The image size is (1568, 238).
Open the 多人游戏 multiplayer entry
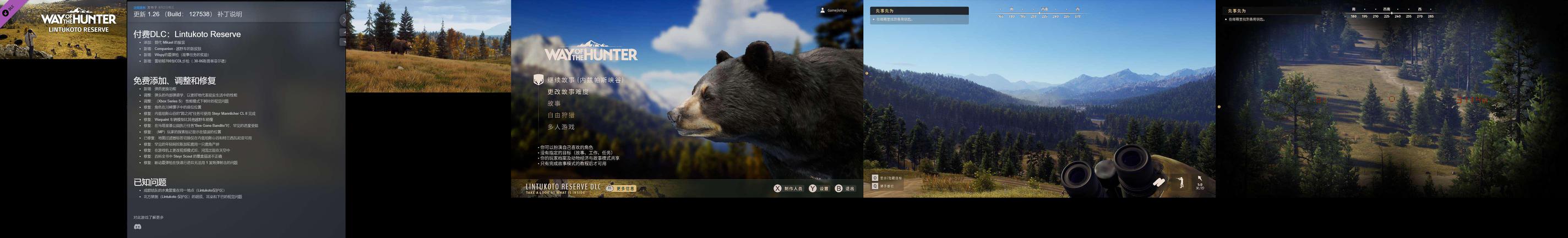pos(560,127)
